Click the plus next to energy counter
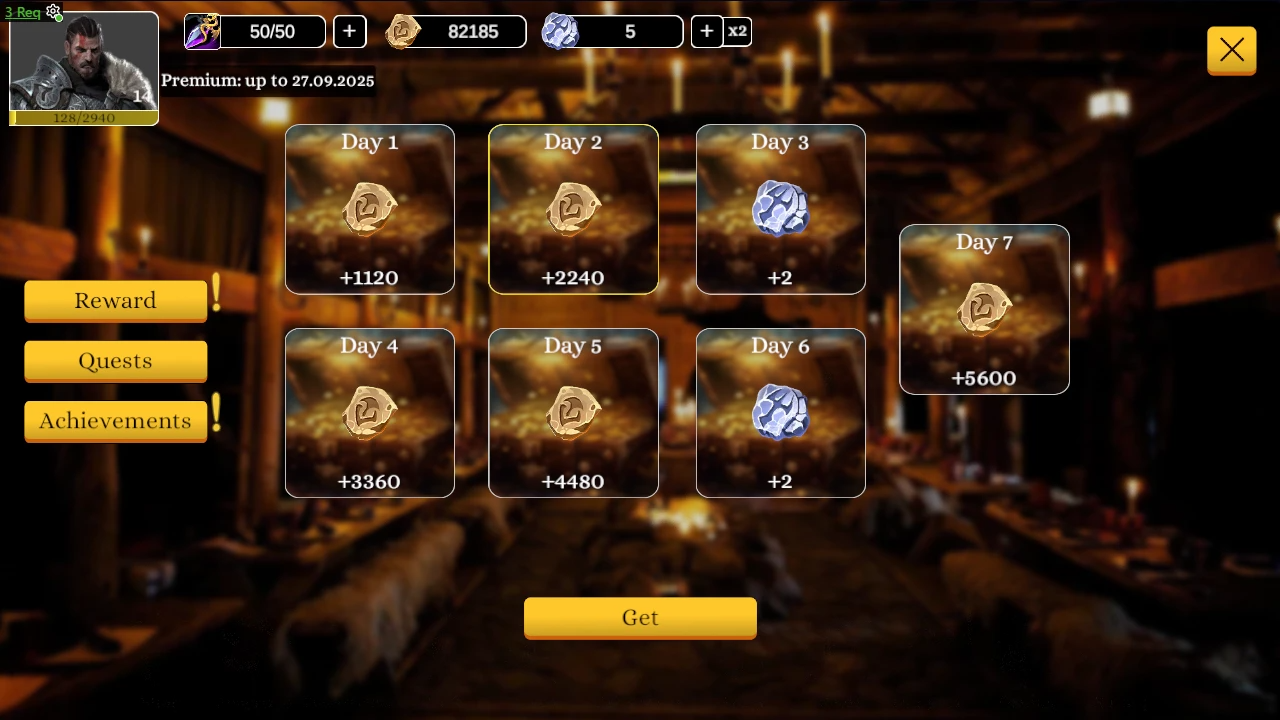 pyautogui.click(x=349, y=31)
